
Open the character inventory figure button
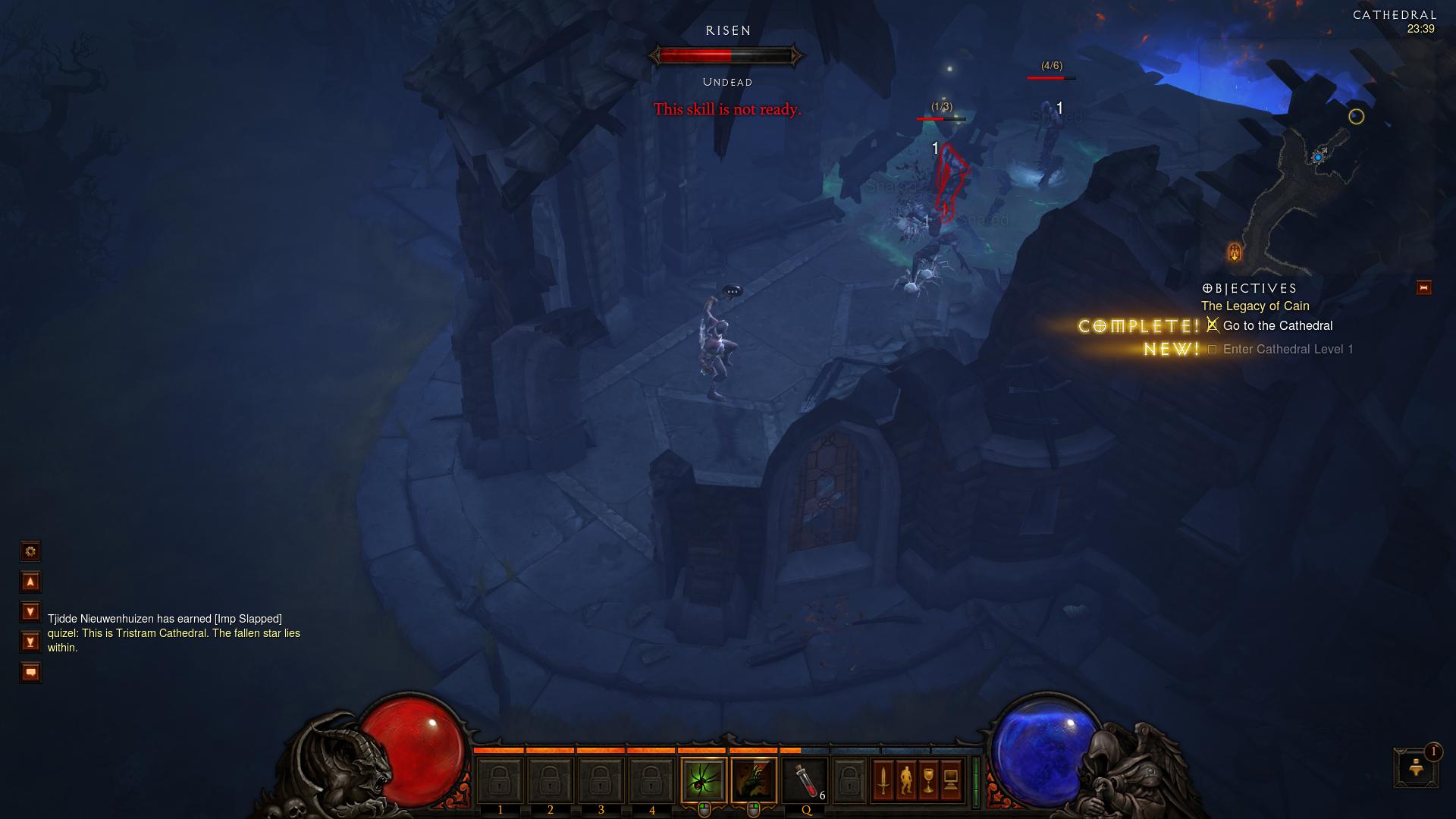905,779
